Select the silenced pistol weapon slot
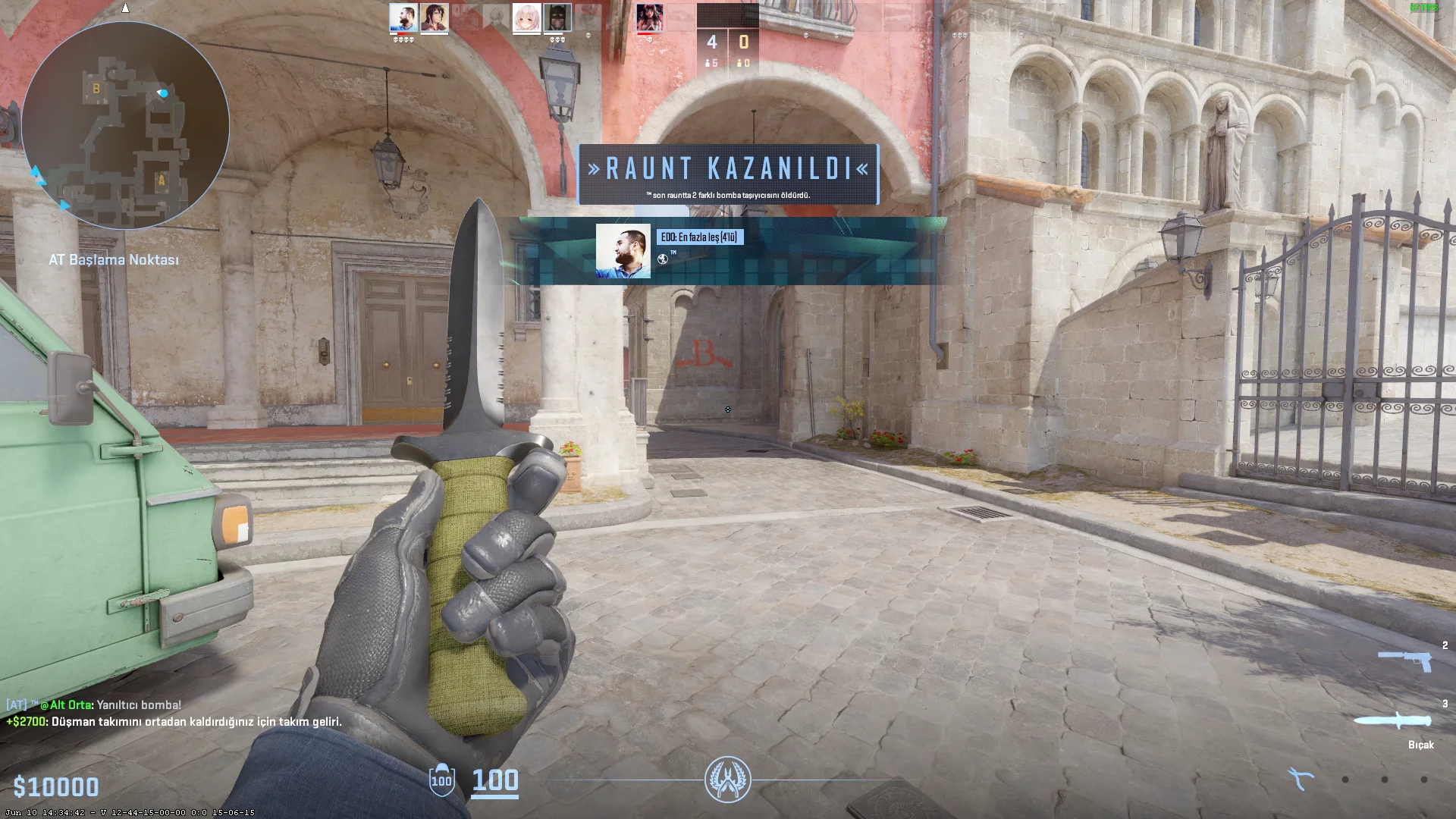The height and width of the screenshot is (819, 1456). coord(1404,661)
